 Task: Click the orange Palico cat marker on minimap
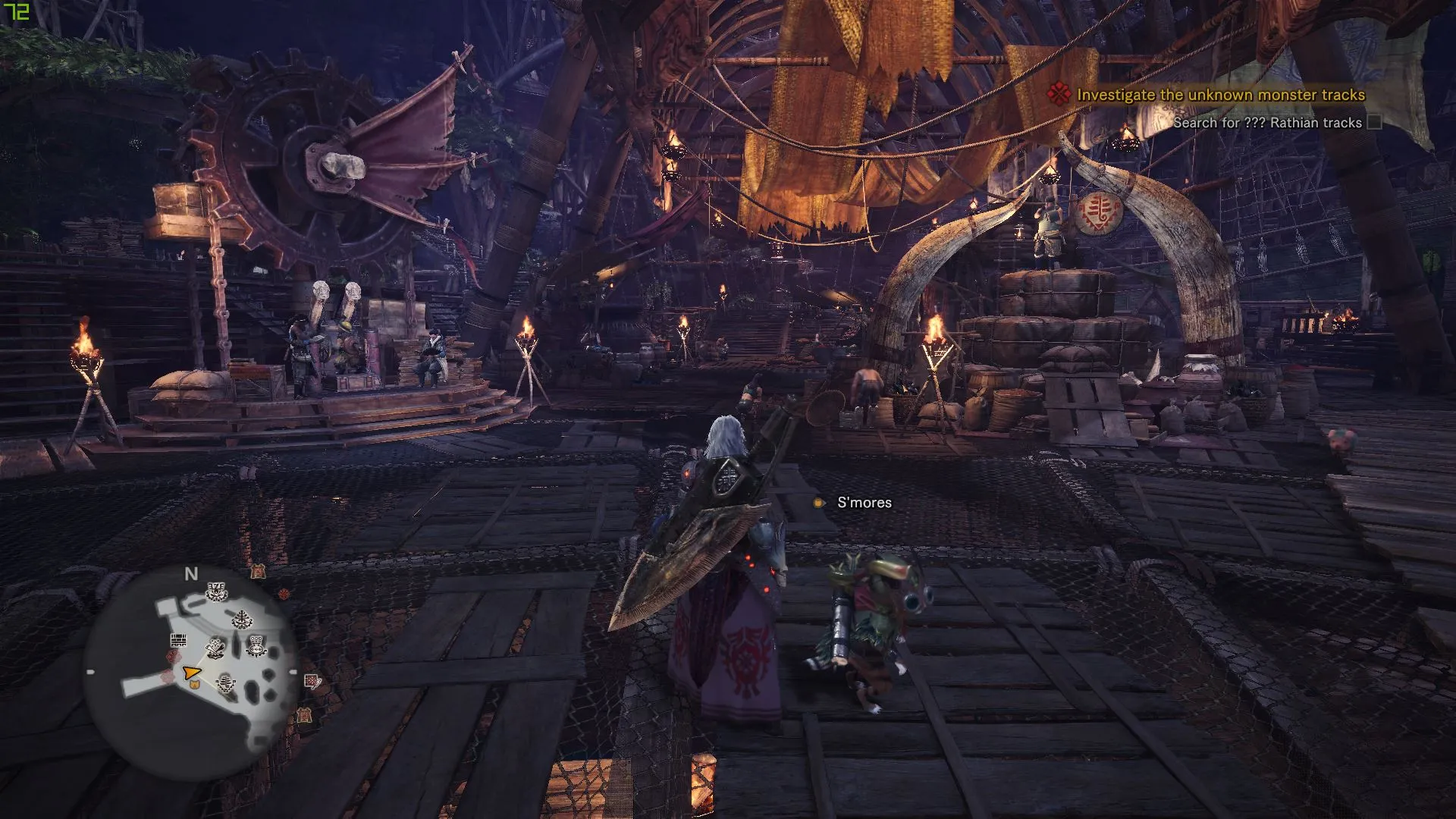point(194,685)
